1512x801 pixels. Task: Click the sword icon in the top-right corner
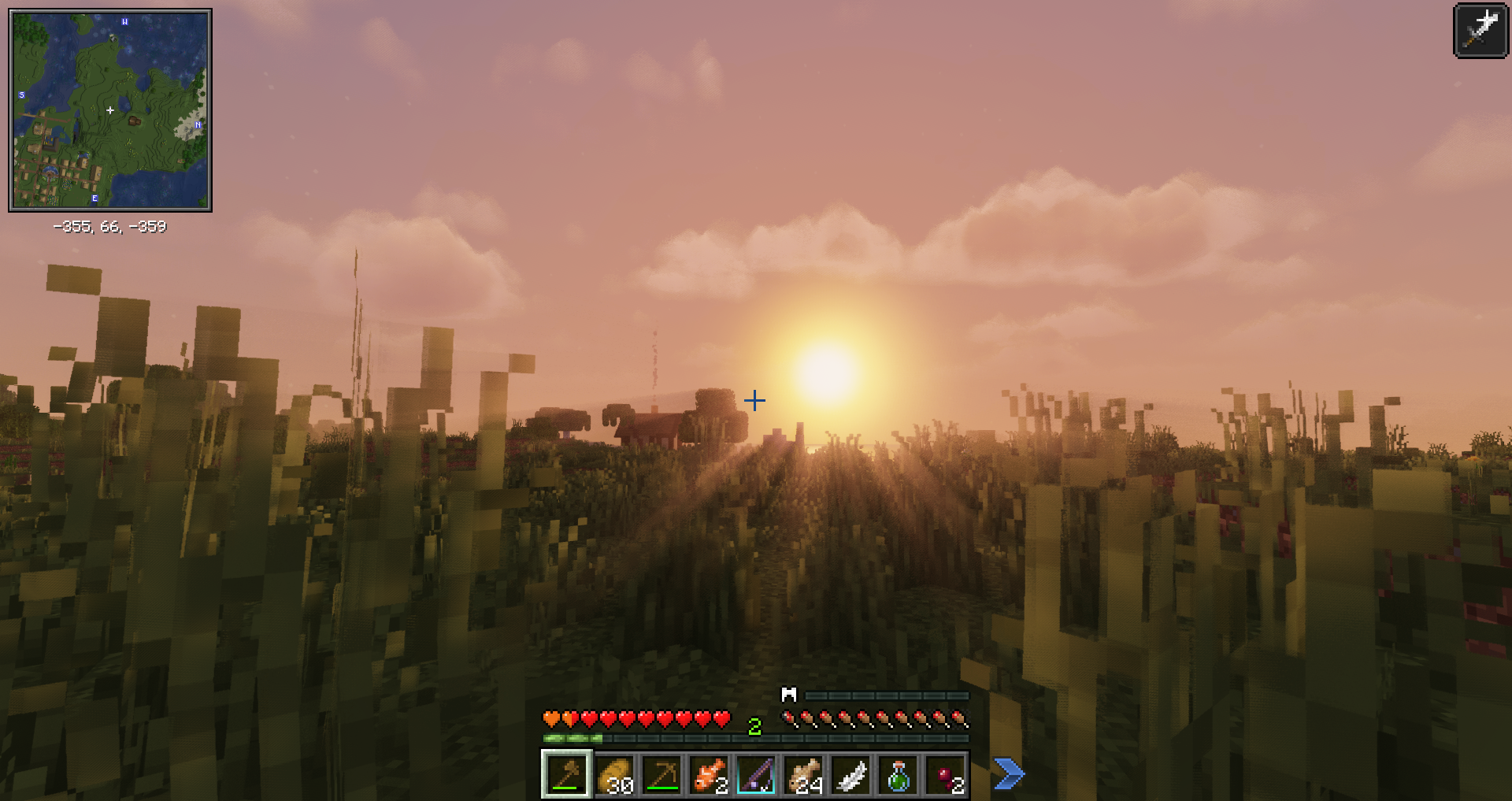[1480, 31]
